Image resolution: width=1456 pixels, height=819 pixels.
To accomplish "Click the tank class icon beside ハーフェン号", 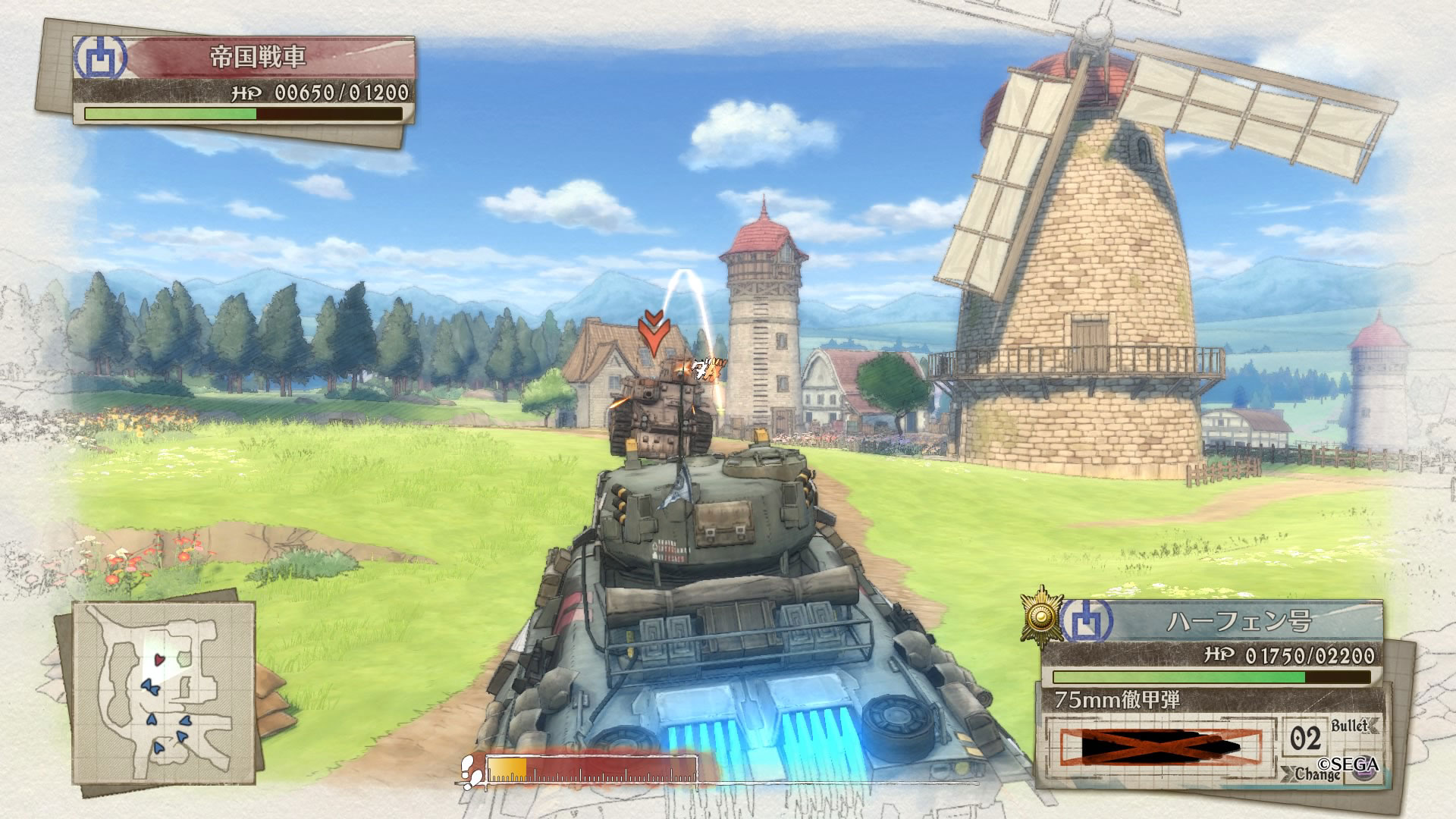I will pyautogui.click(x=1087, y=622).
